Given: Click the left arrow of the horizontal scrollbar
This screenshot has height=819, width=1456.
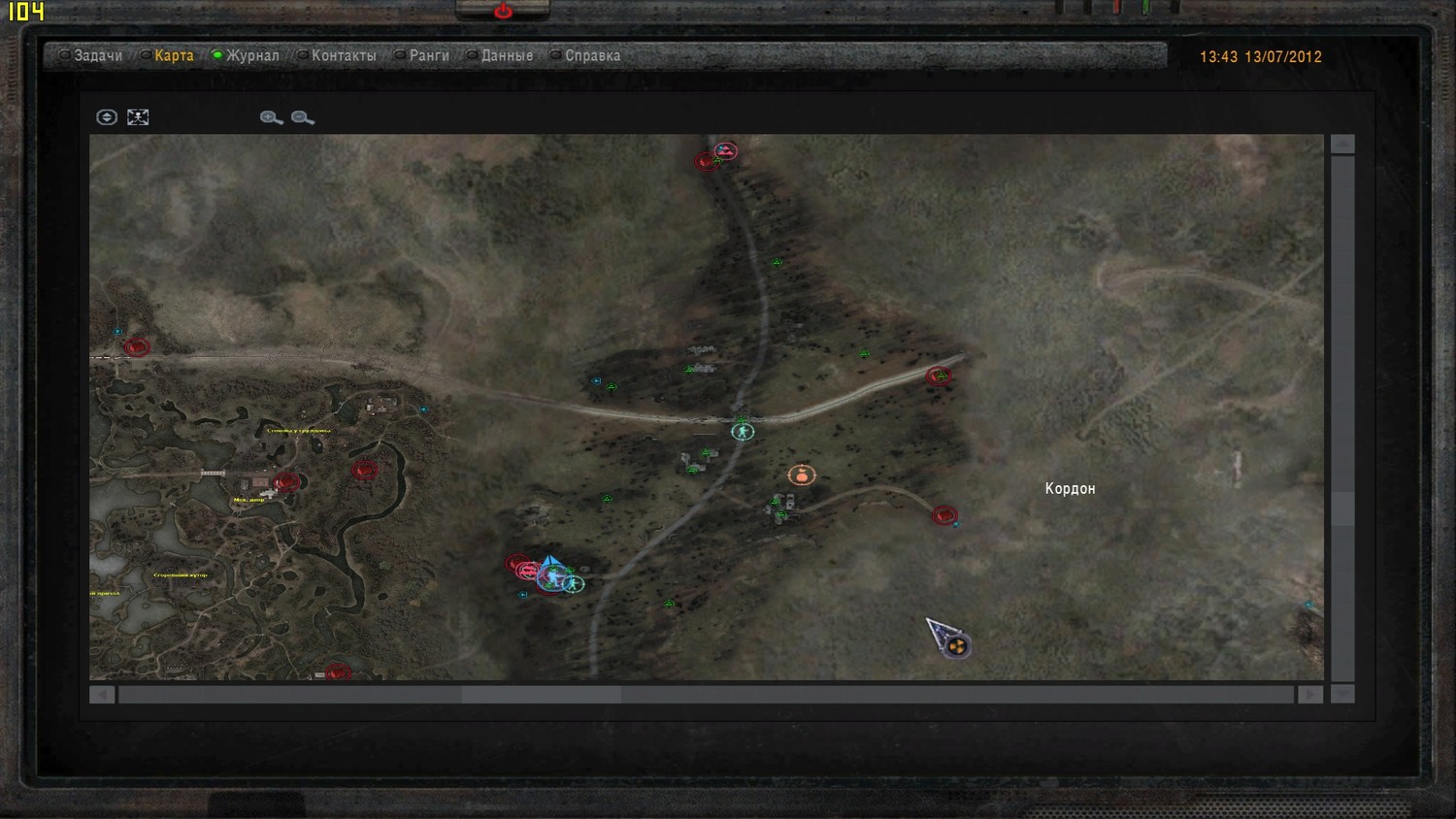Looking at the screenshot, I should 102,695.
